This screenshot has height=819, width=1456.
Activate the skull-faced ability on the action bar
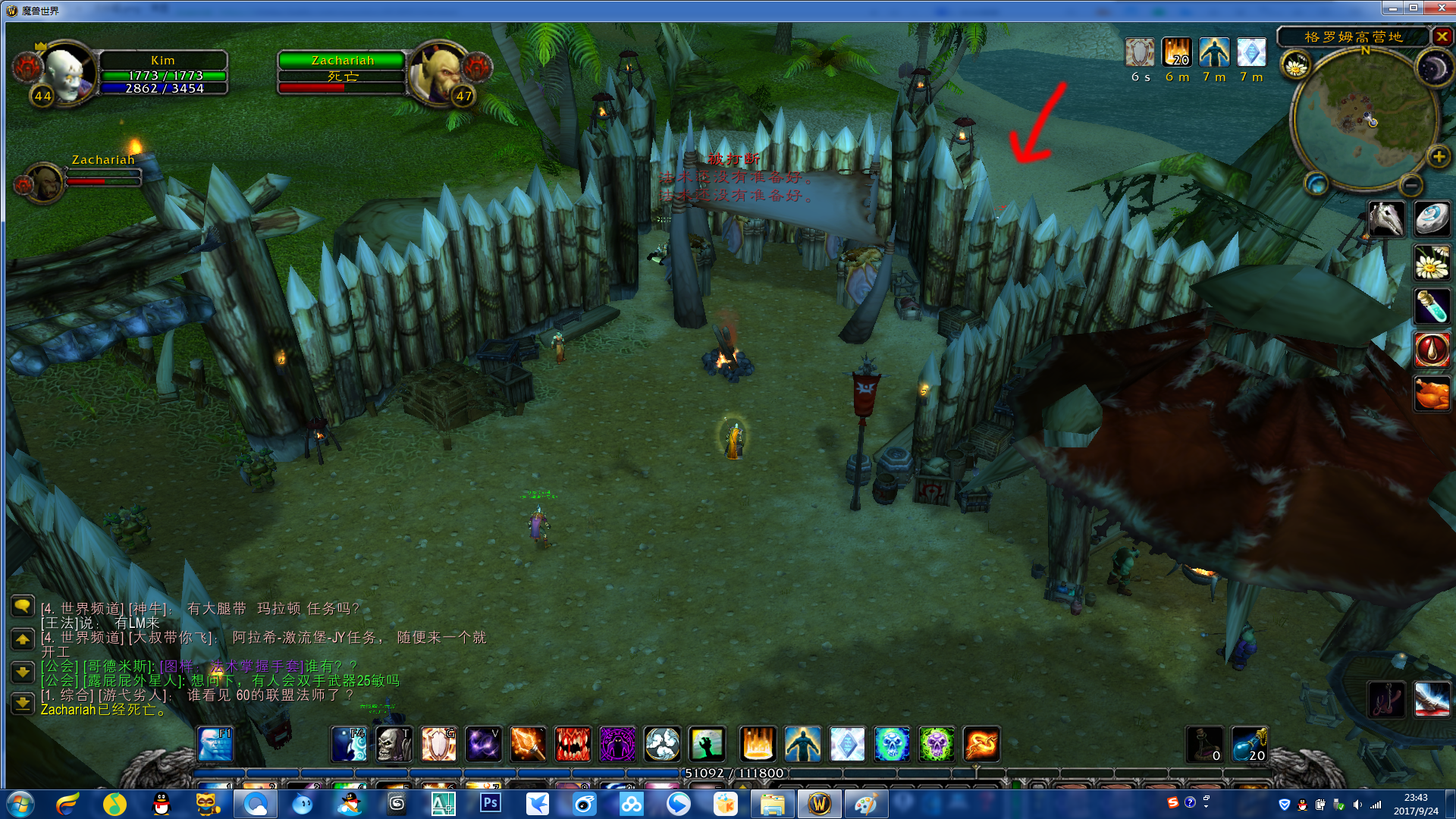394,744
